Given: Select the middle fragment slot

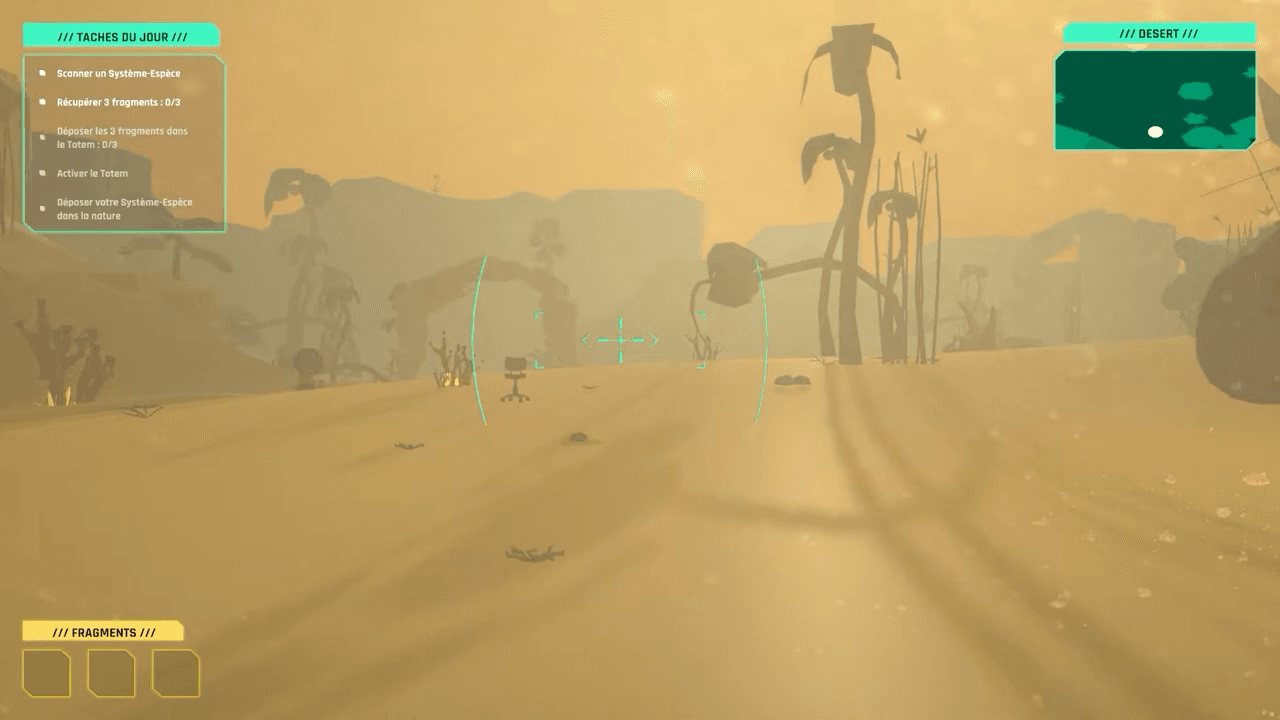Looking at the screenshot, I should [x=112, y=673].
